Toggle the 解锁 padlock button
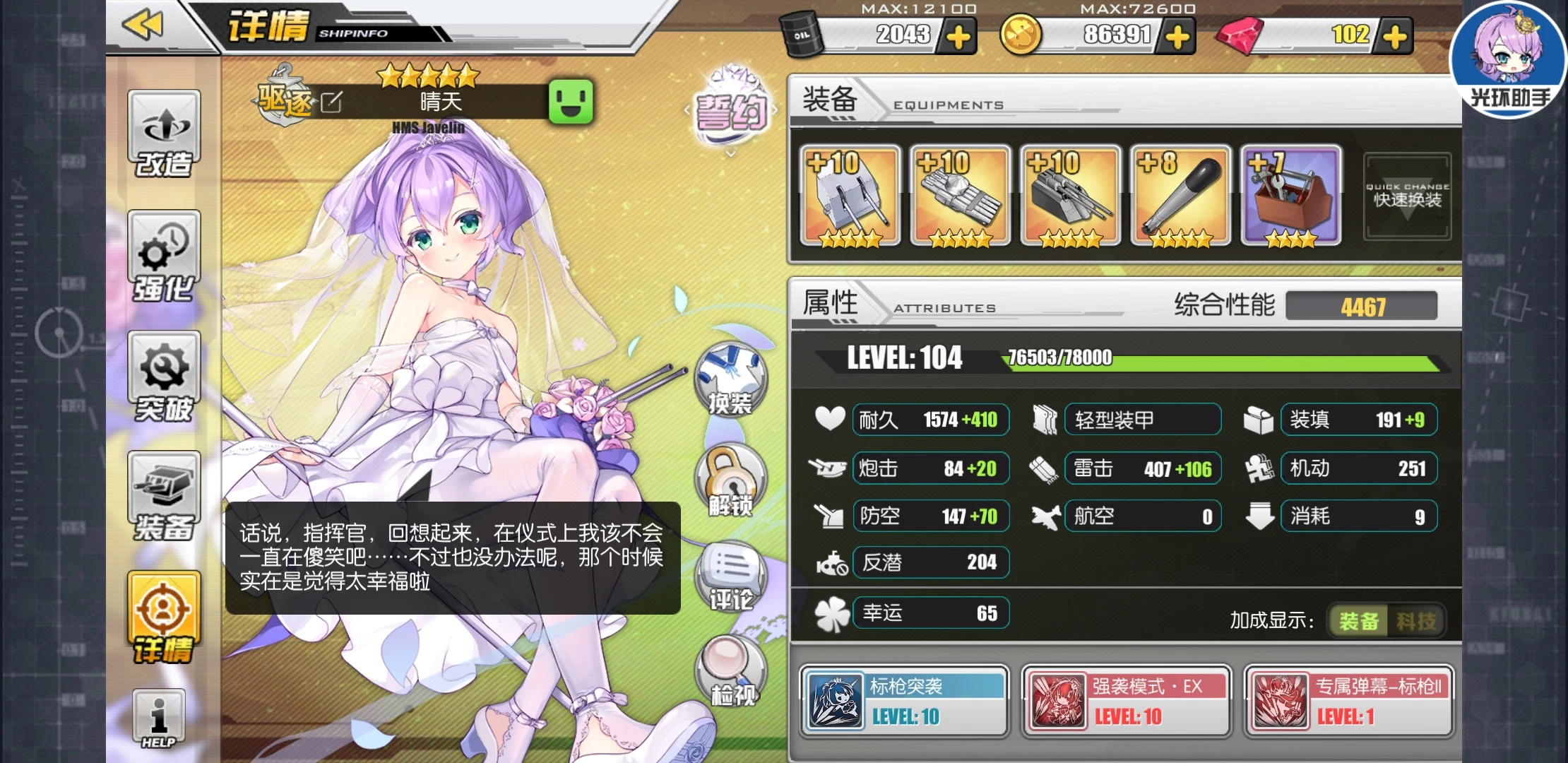1568x763 pixels. coord(730,480)
